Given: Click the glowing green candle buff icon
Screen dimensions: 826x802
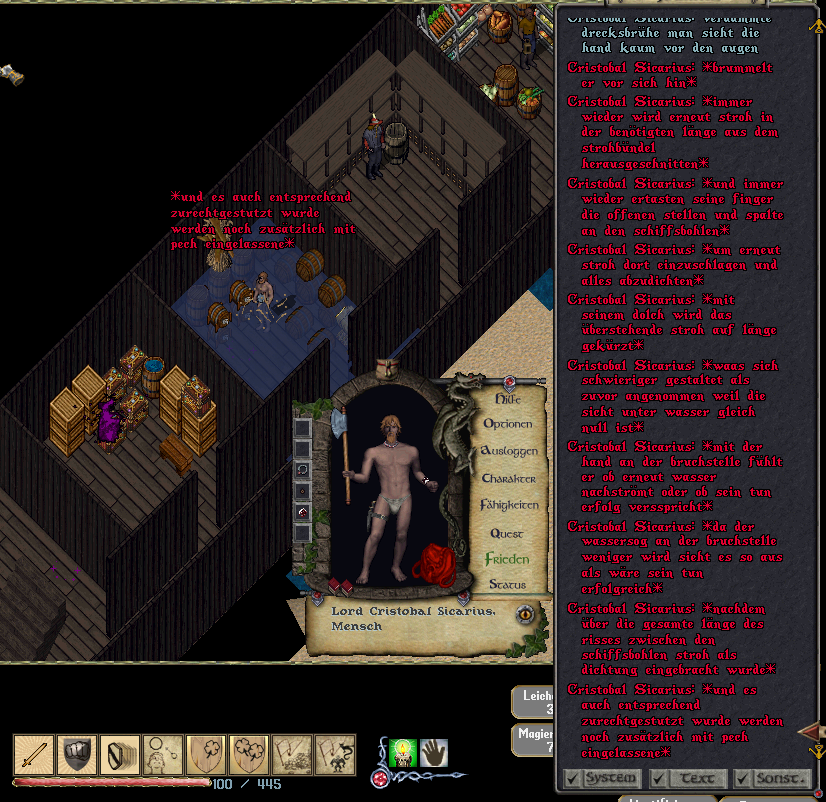Looking at the screenshot, I should 403,752.
